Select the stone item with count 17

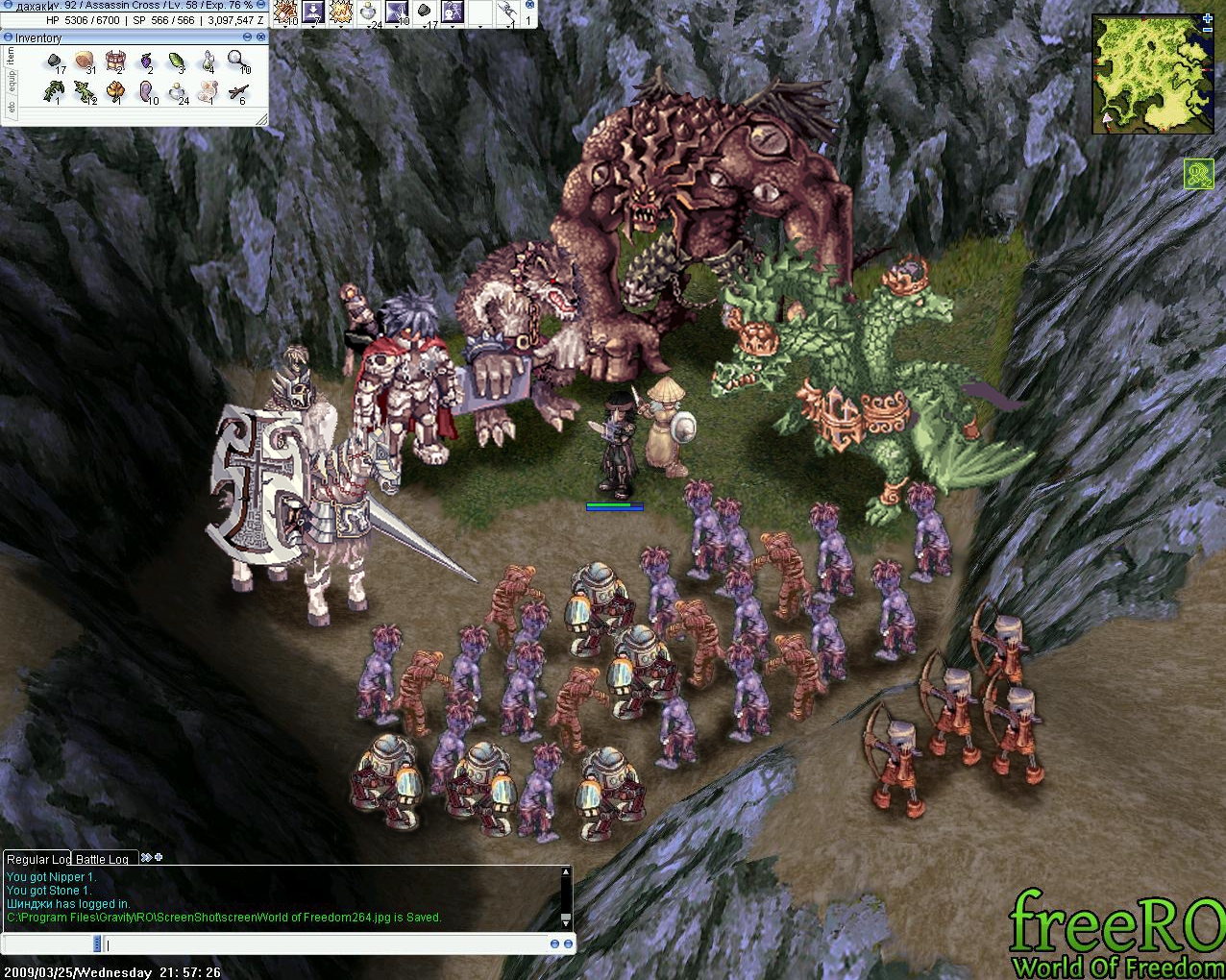coord(56,62)
